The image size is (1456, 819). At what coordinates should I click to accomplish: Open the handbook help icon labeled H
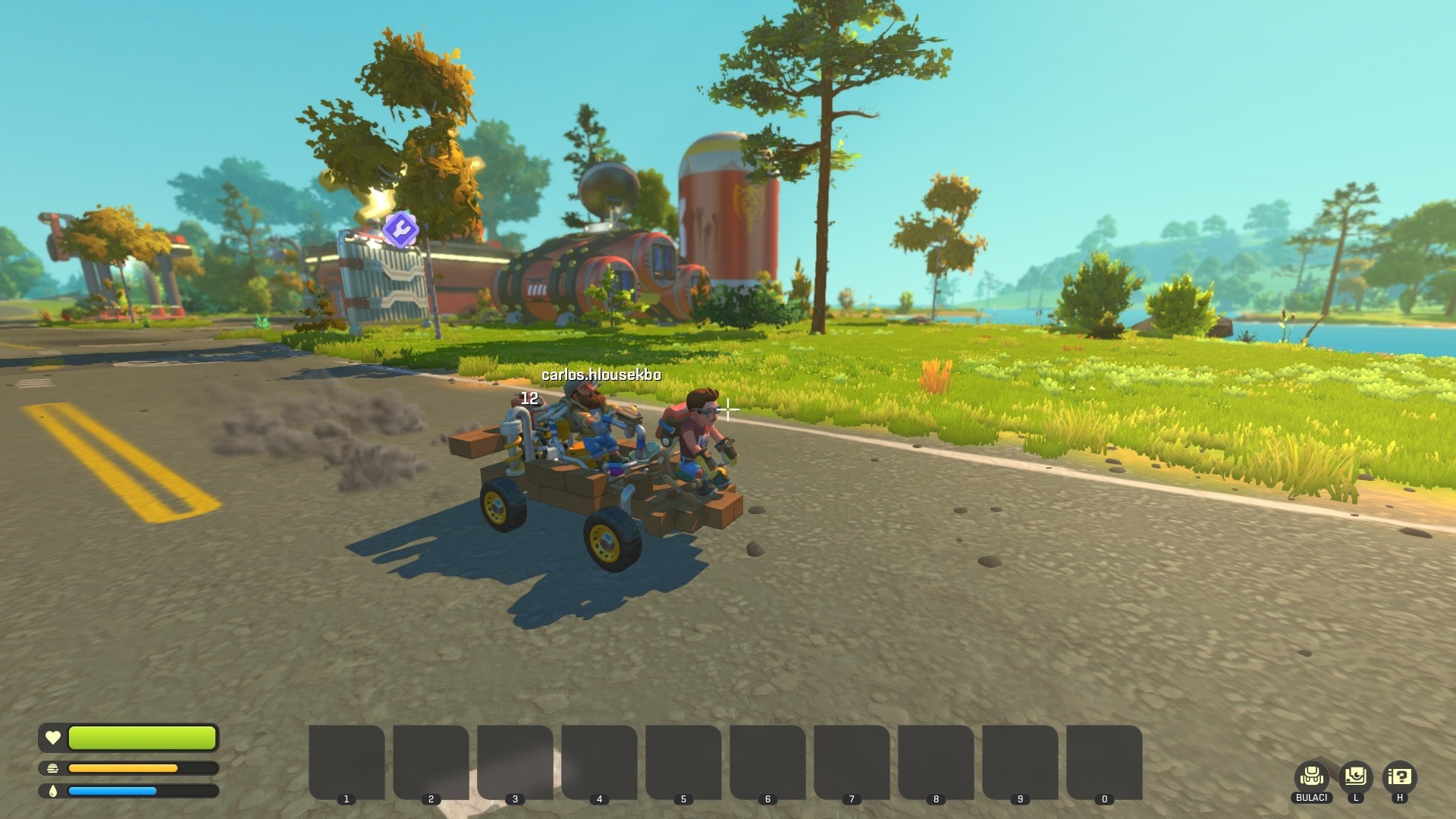(1399, 777)
